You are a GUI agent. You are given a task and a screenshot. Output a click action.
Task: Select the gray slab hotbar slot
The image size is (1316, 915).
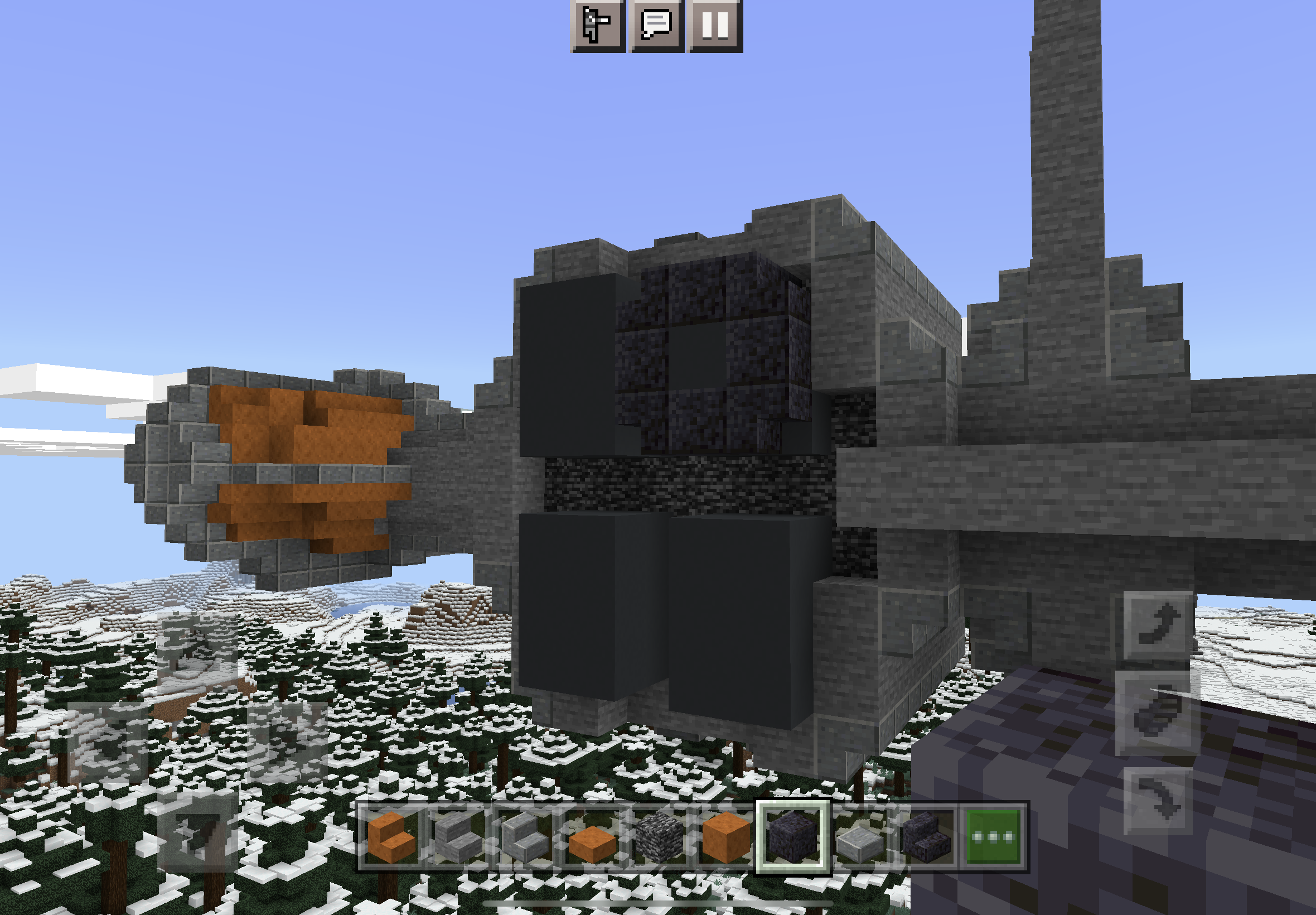[860, 837]
